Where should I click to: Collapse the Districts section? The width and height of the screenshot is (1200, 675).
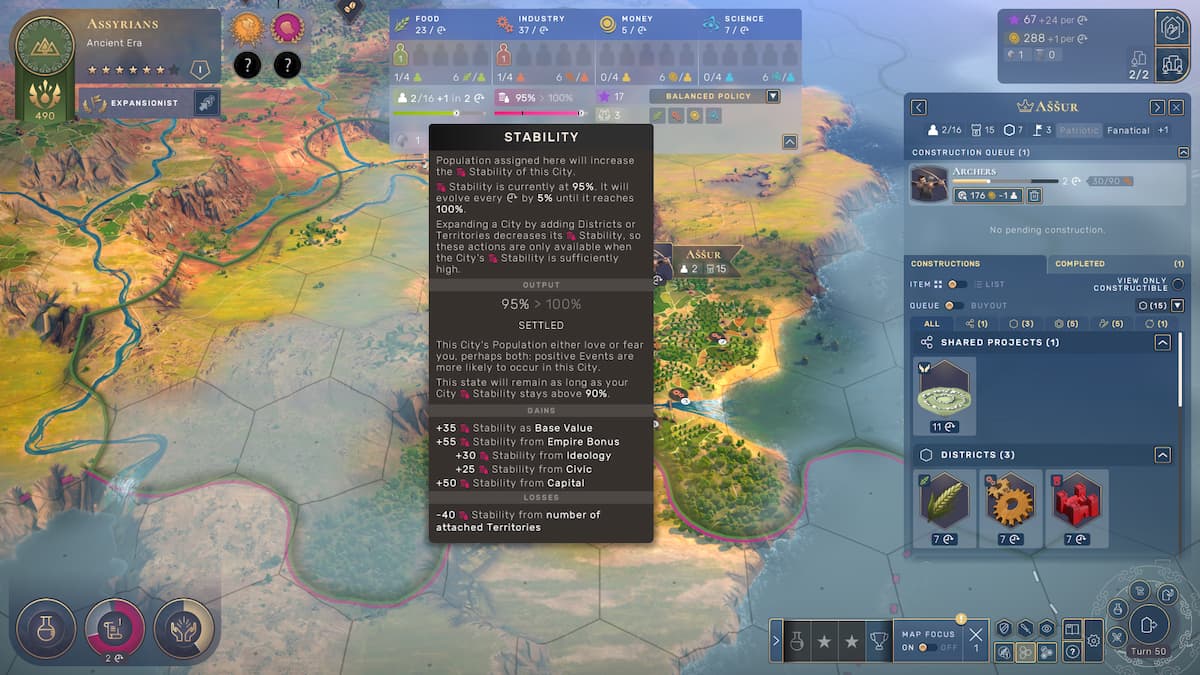(x=1162, y=455)
